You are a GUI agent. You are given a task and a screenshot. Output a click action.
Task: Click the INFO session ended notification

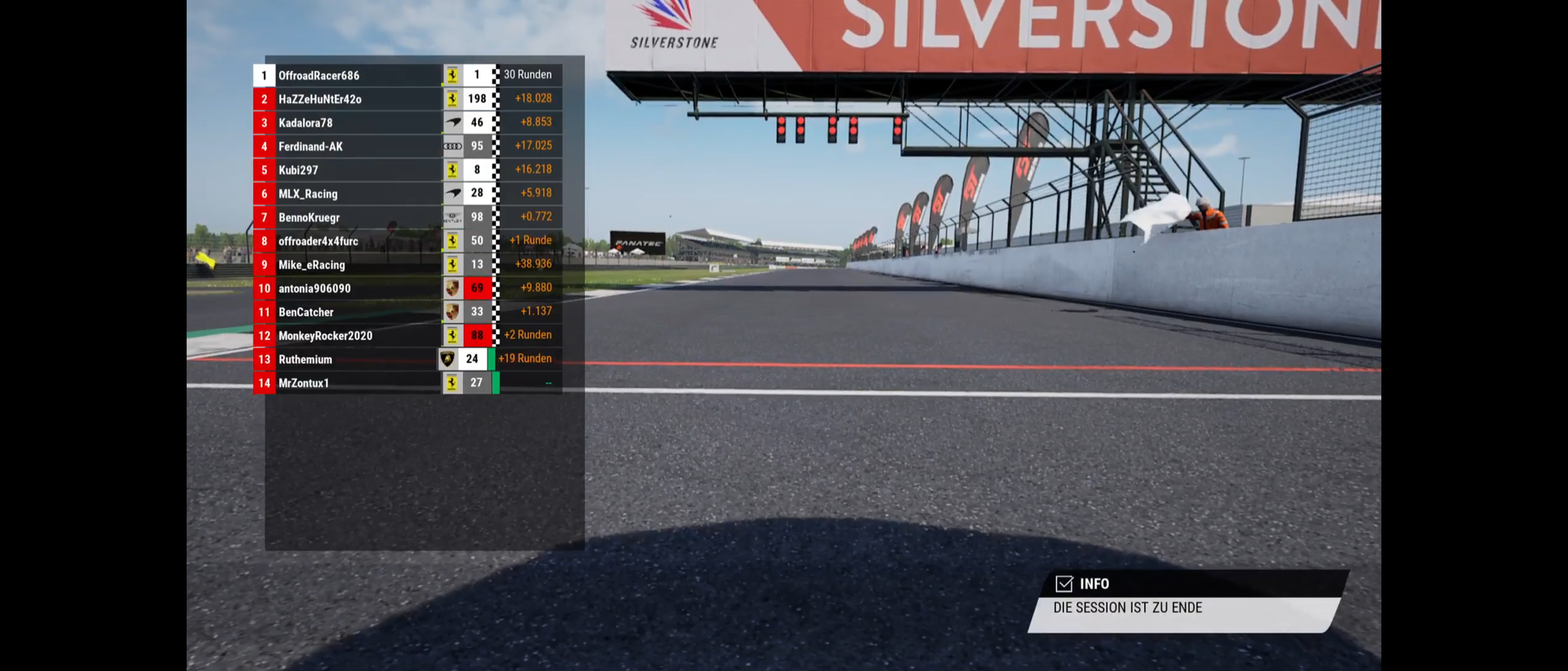click(x=1184, y=602)
